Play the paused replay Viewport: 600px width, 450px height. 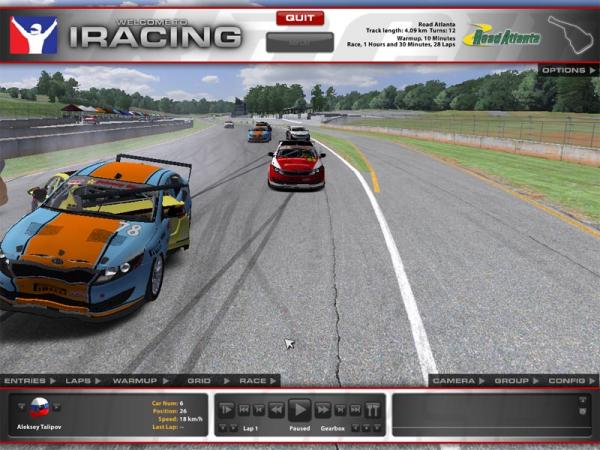tap(299, 409)
